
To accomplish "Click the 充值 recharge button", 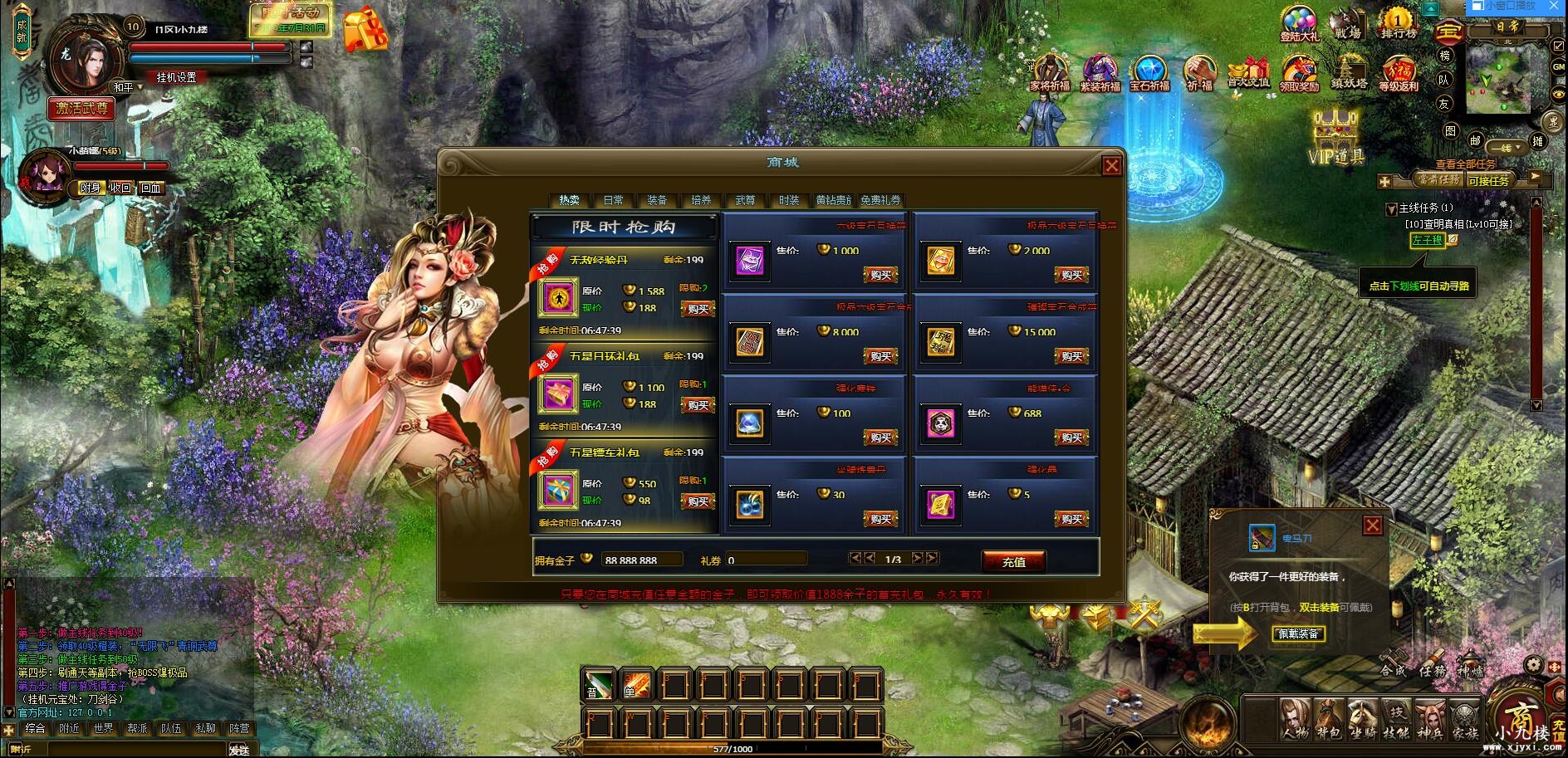I will click(1015, 561).
